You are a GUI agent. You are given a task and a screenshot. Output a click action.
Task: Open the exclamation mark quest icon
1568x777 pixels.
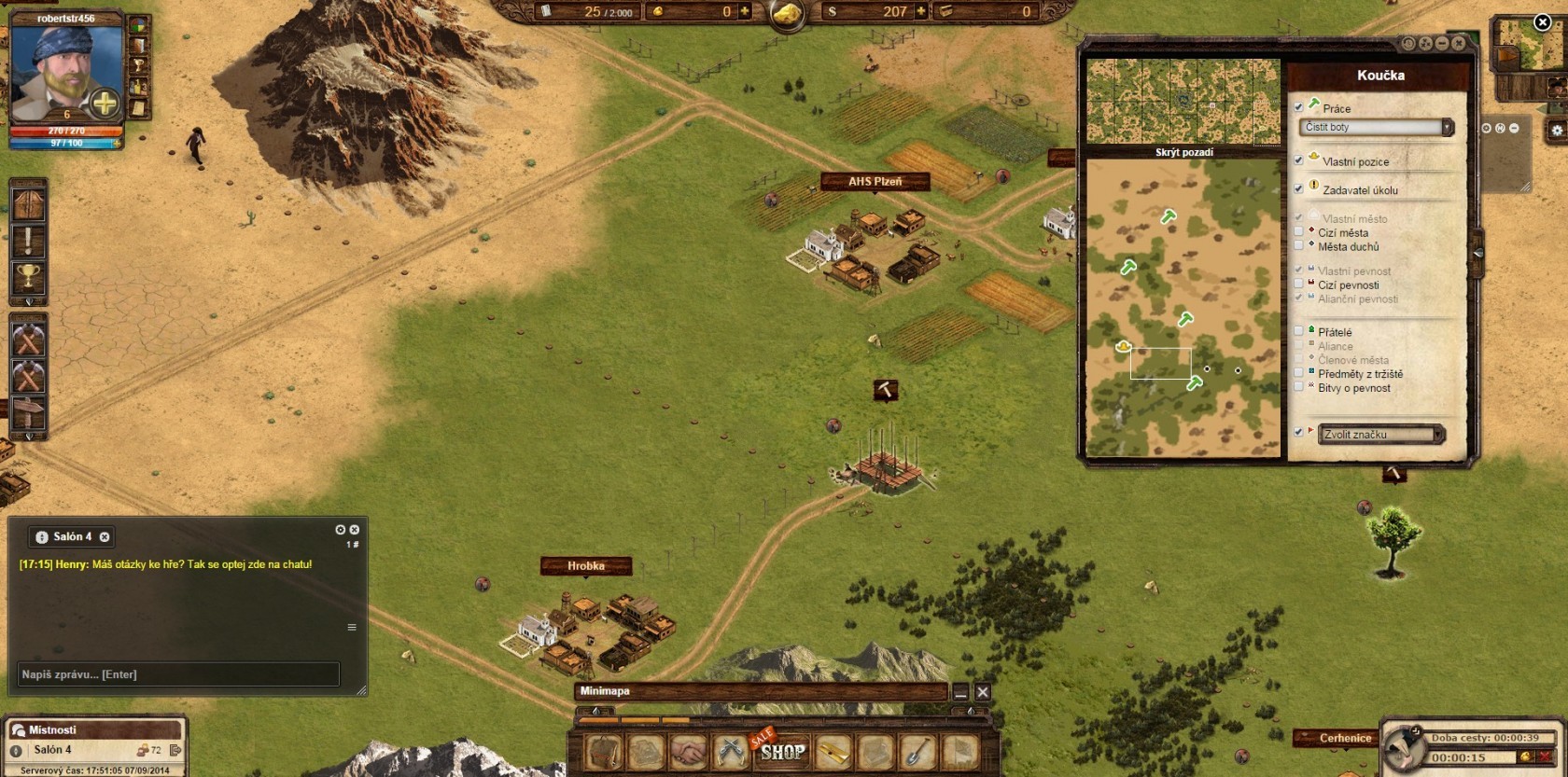pos(28,241)
